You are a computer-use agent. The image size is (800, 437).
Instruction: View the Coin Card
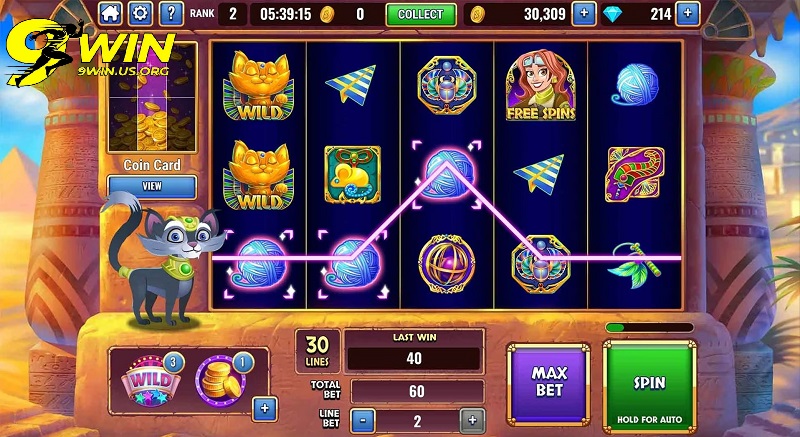pyautogui.click(x=152, y=186)
